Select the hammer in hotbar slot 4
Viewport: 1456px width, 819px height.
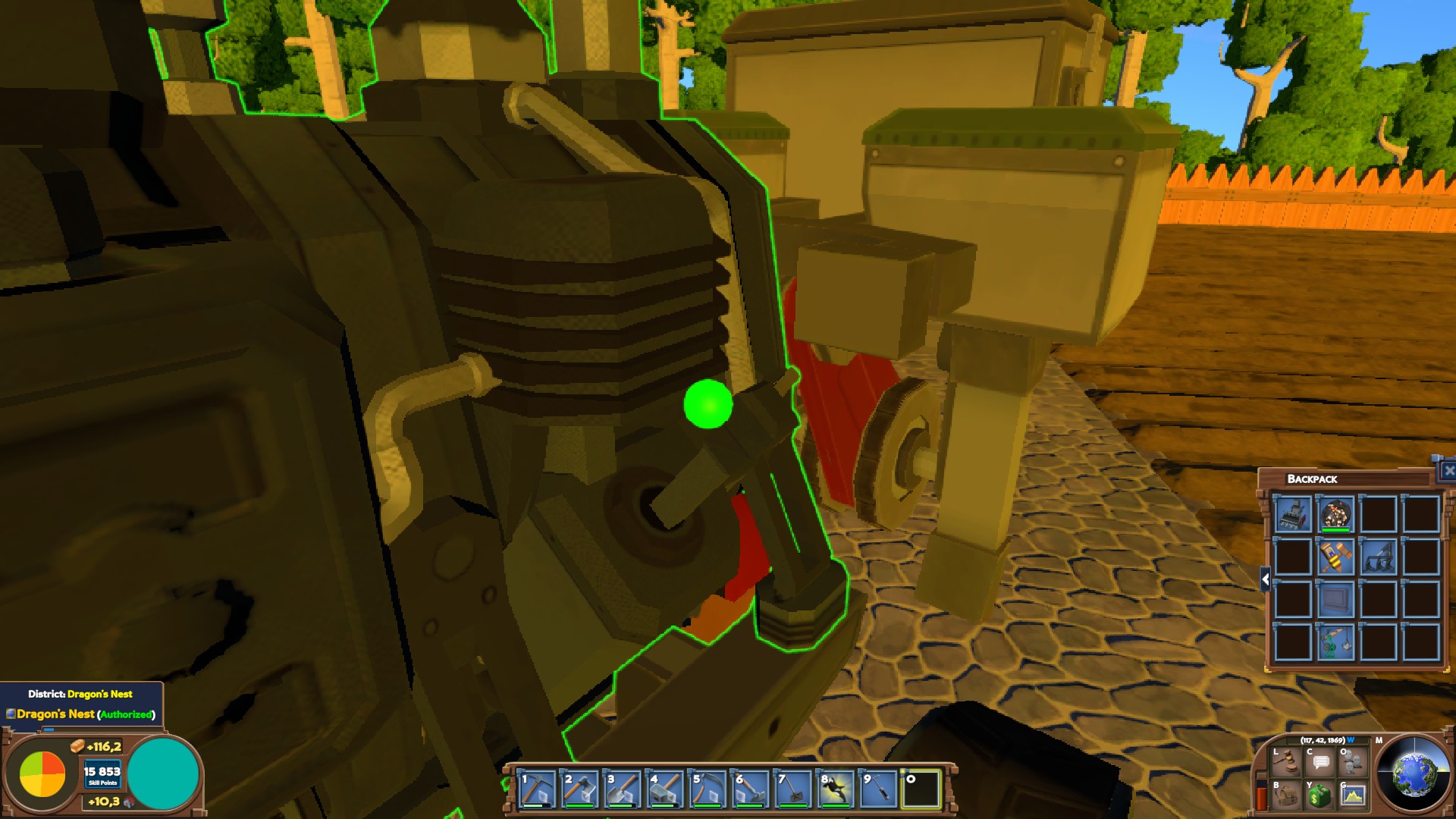coord(664,788)
